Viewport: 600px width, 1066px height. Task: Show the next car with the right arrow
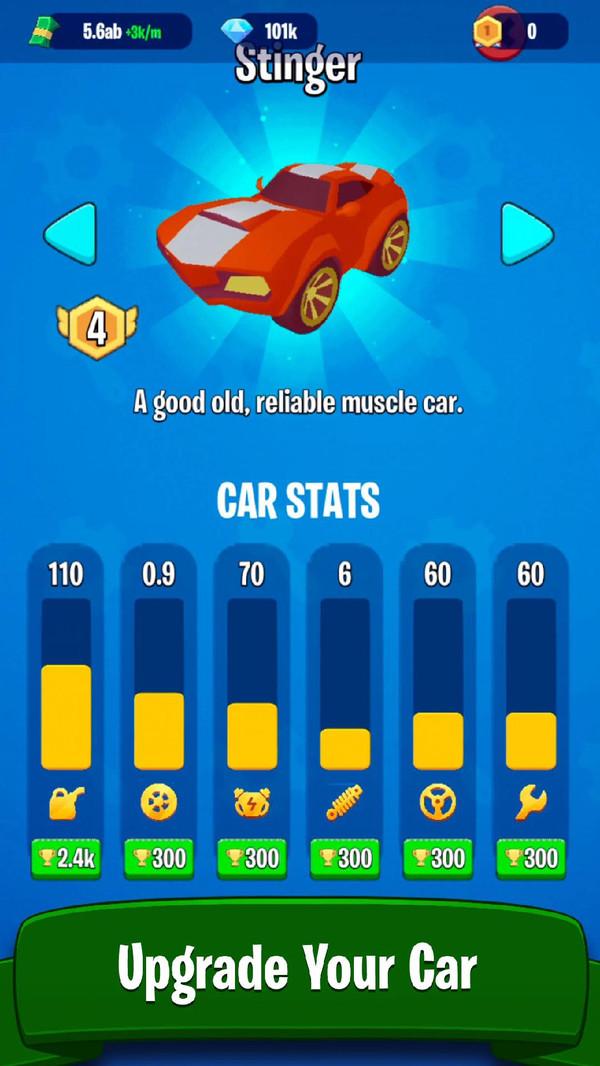526,234
